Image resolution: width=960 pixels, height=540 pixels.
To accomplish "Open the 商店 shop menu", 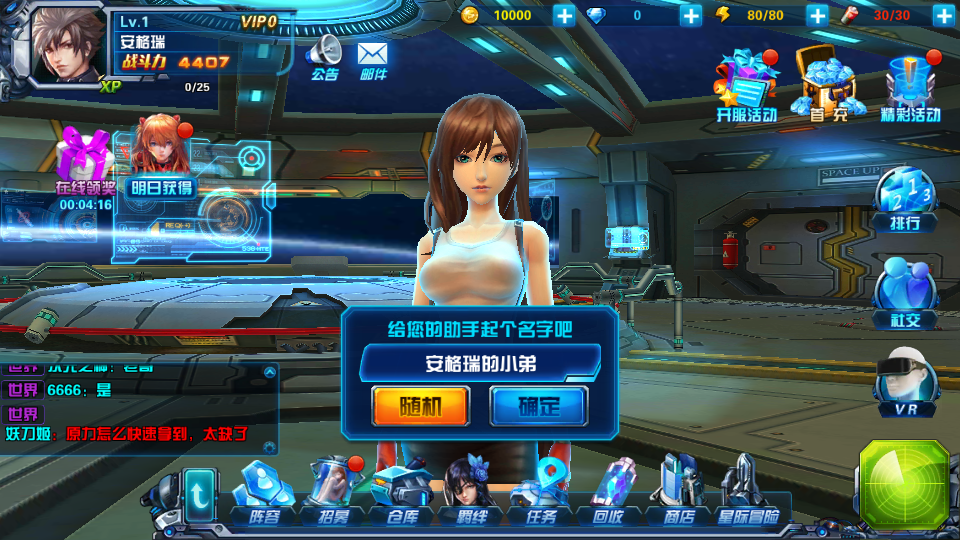I will [679, 494].
